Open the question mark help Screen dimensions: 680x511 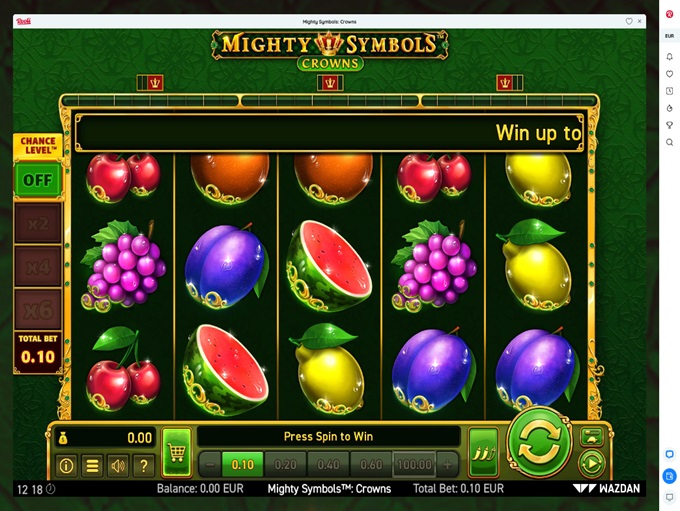click(144, 465)
